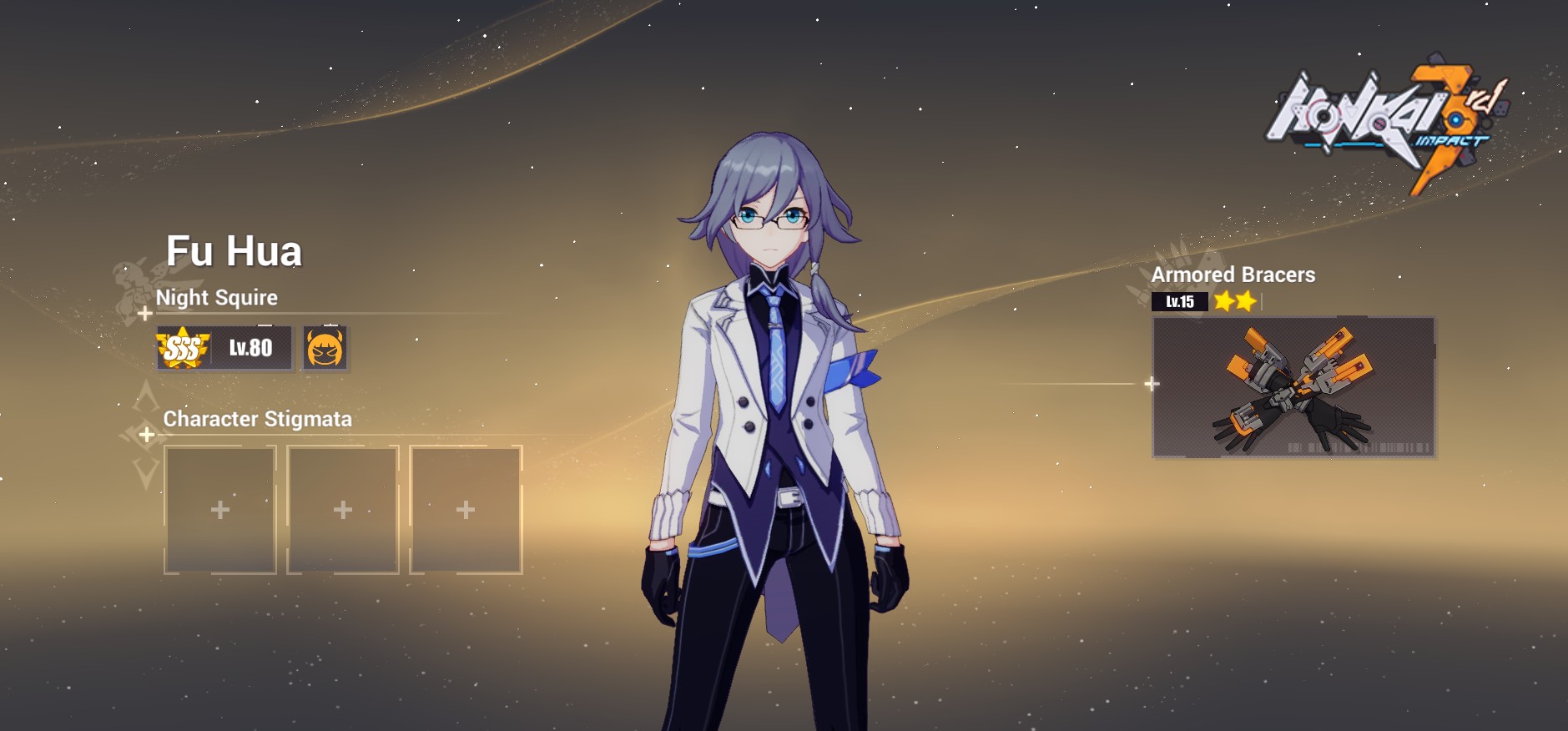Viewport: 1568px width, 731px height.
Task: Click the Character Stigmata section header
Action: coord(256,420)
